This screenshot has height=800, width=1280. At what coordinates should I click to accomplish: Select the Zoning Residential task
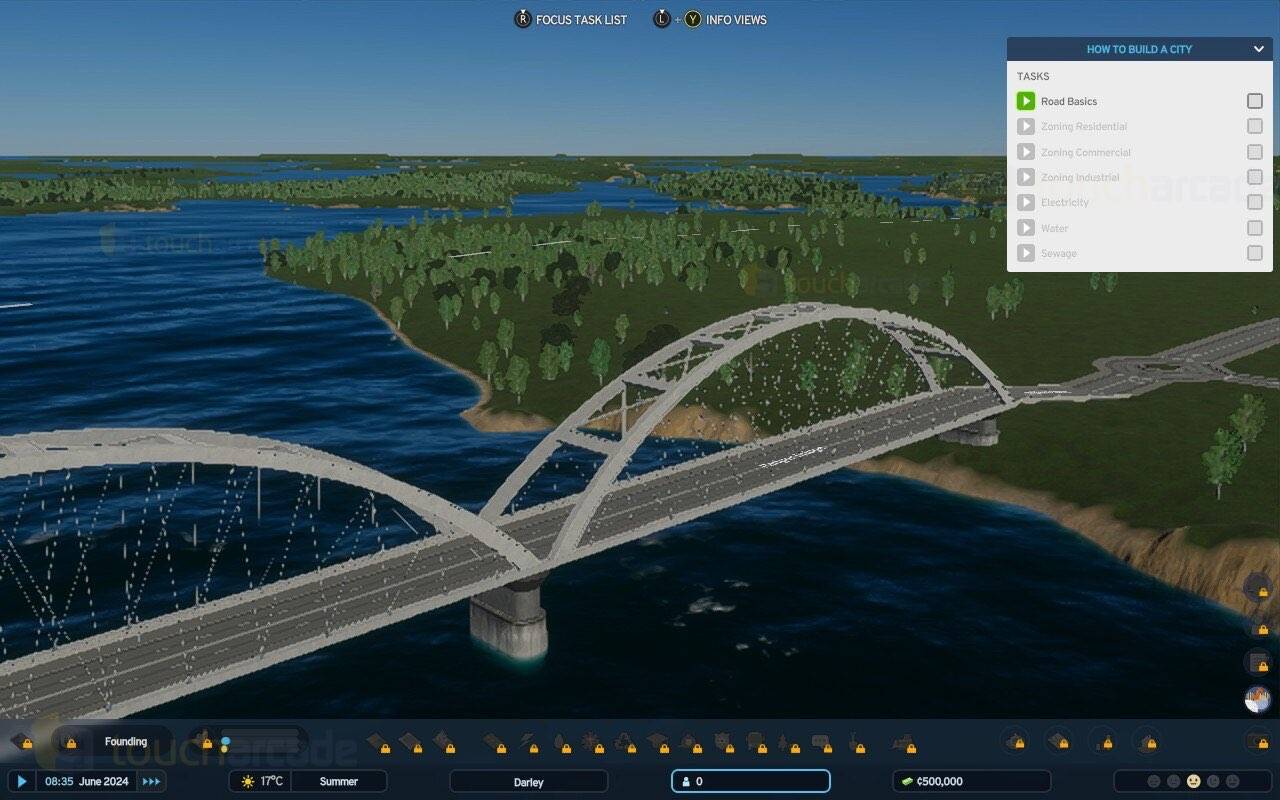(x=1083, y=127)
